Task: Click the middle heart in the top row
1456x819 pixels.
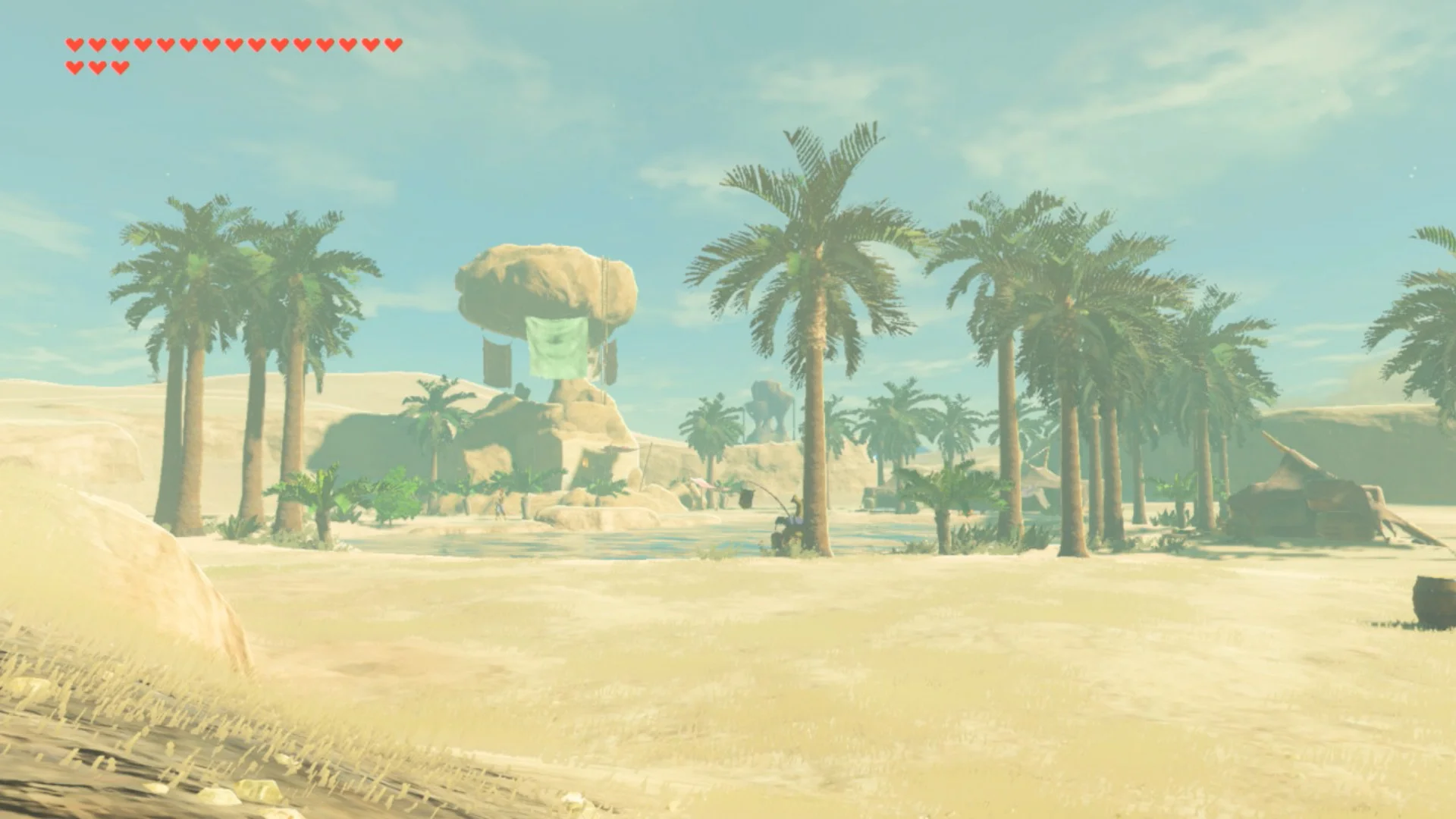Action: coord(232,45)
